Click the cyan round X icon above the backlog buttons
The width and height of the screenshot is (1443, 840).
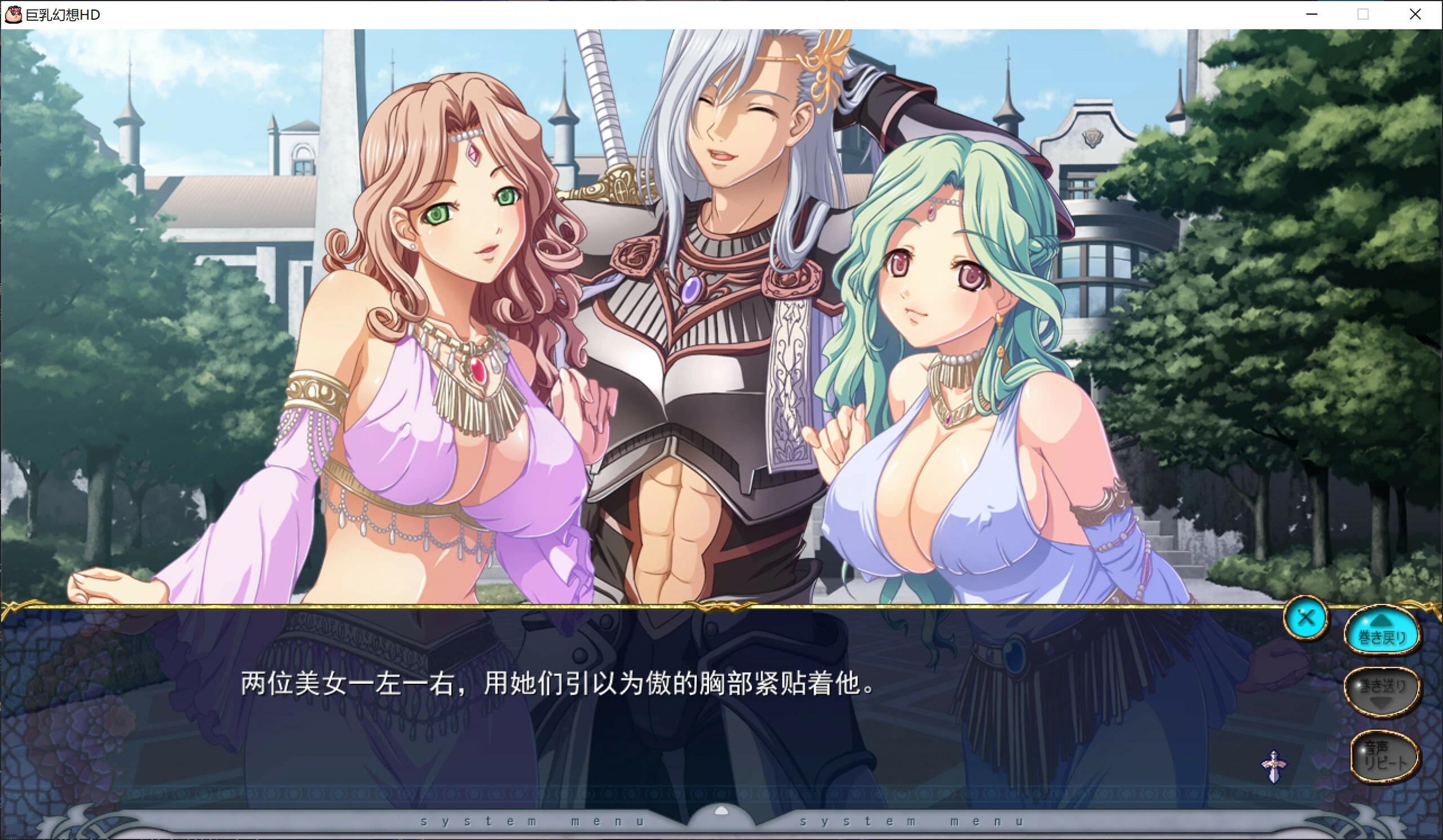(1306, 617)
